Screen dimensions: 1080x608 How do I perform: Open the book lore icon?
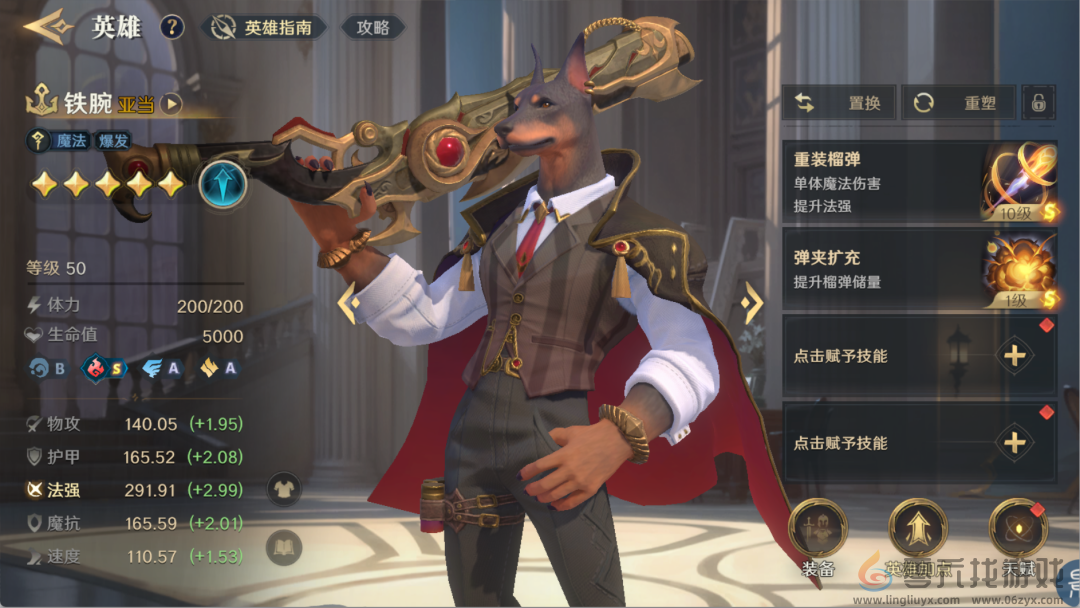click(x=284, y=546)
